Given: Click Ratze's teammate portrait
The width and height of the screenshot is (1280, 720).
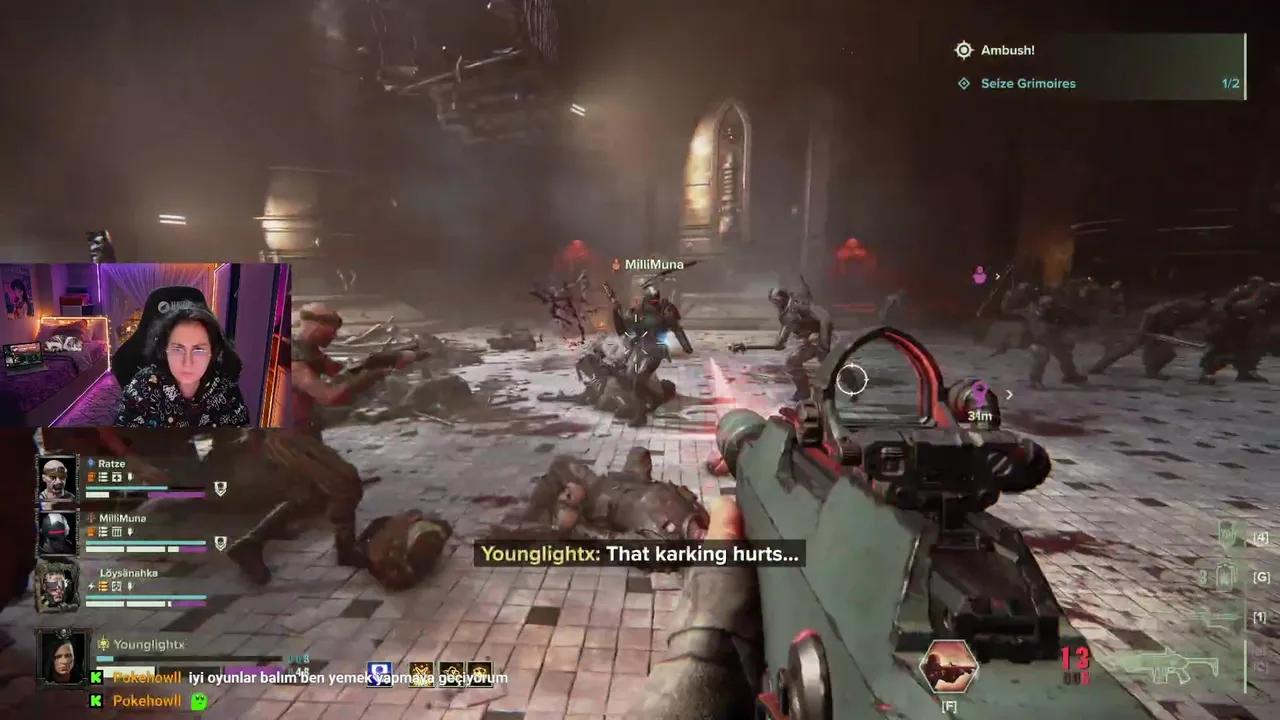Looking at the screenshot, I should tap(57, 480).
